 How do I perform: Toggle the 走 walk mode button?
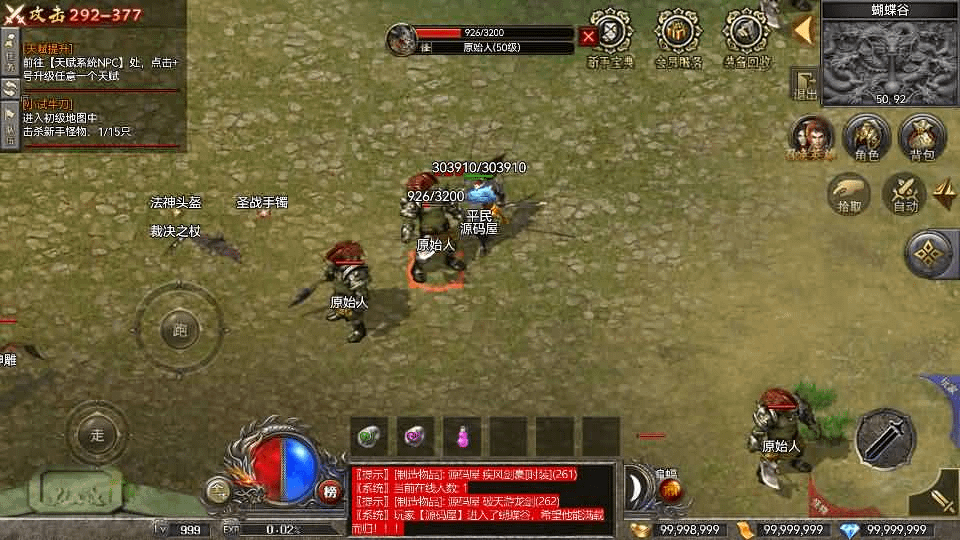[97, 435]
